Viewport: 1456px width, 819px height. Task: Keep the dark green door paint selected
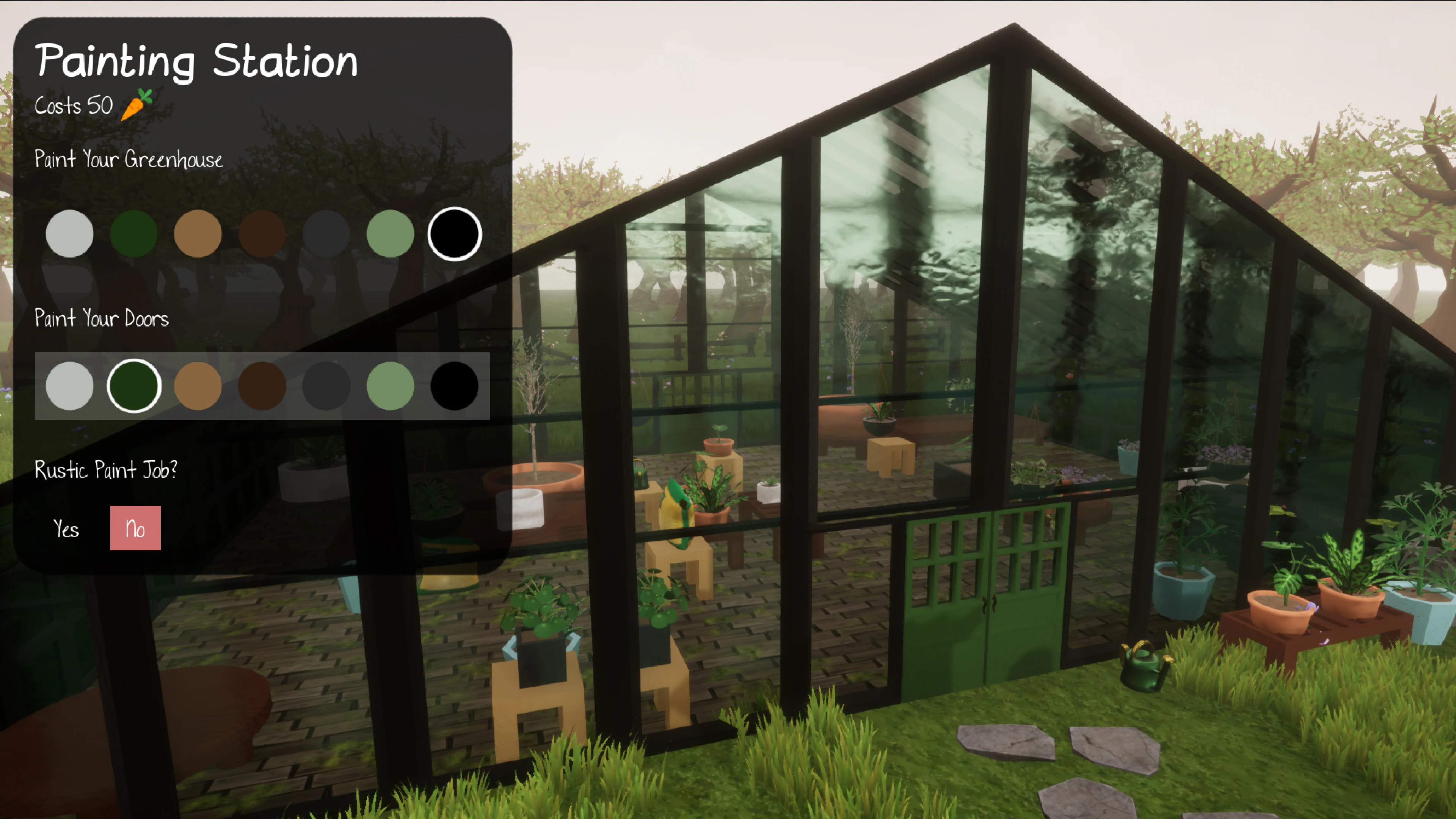(134, 387)
